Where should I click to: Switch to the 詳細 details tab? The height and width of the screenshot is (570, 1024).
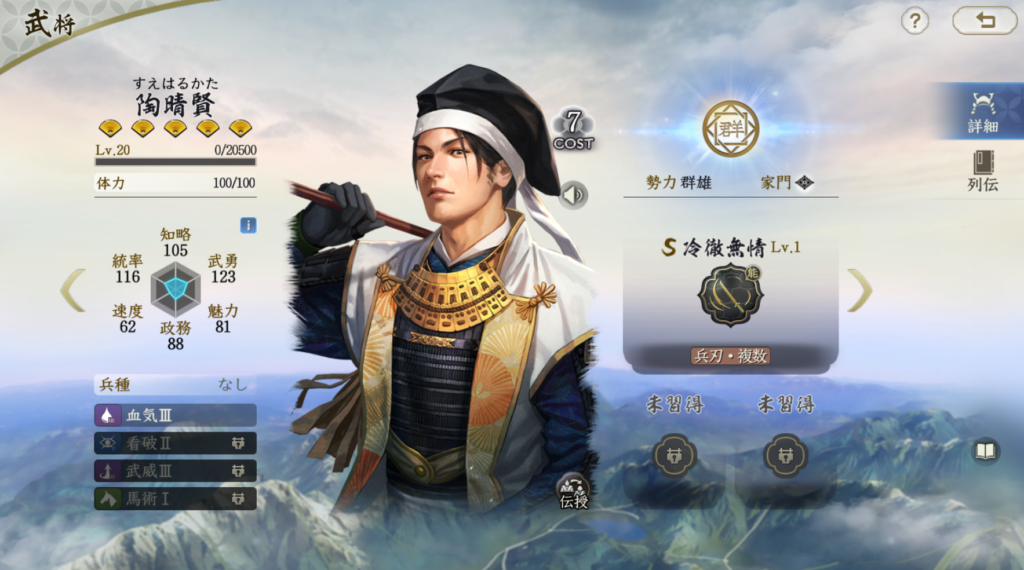click(982, 111)
